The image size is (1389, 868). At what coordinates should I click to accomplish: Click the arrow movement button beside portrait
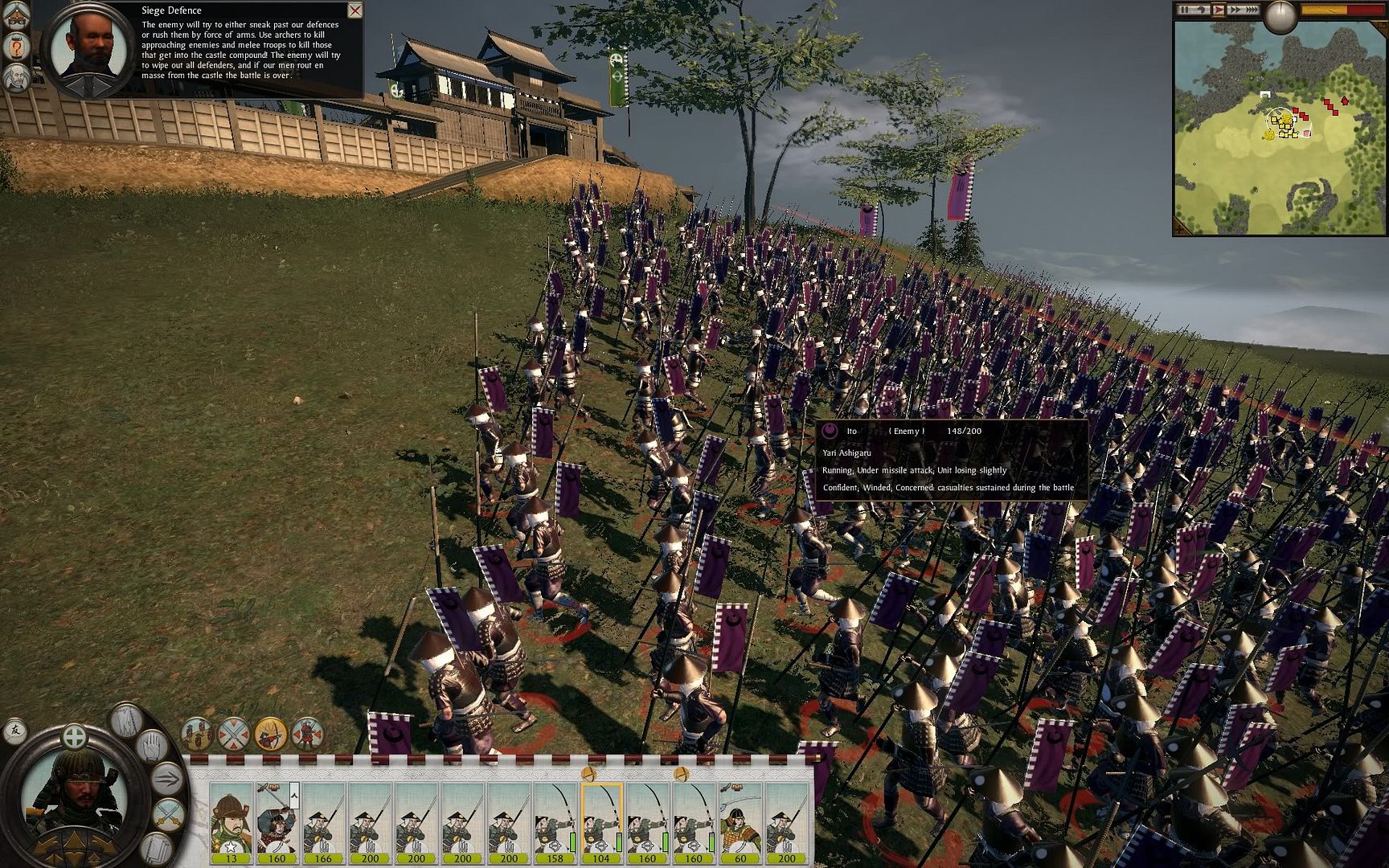coord(167,778)
